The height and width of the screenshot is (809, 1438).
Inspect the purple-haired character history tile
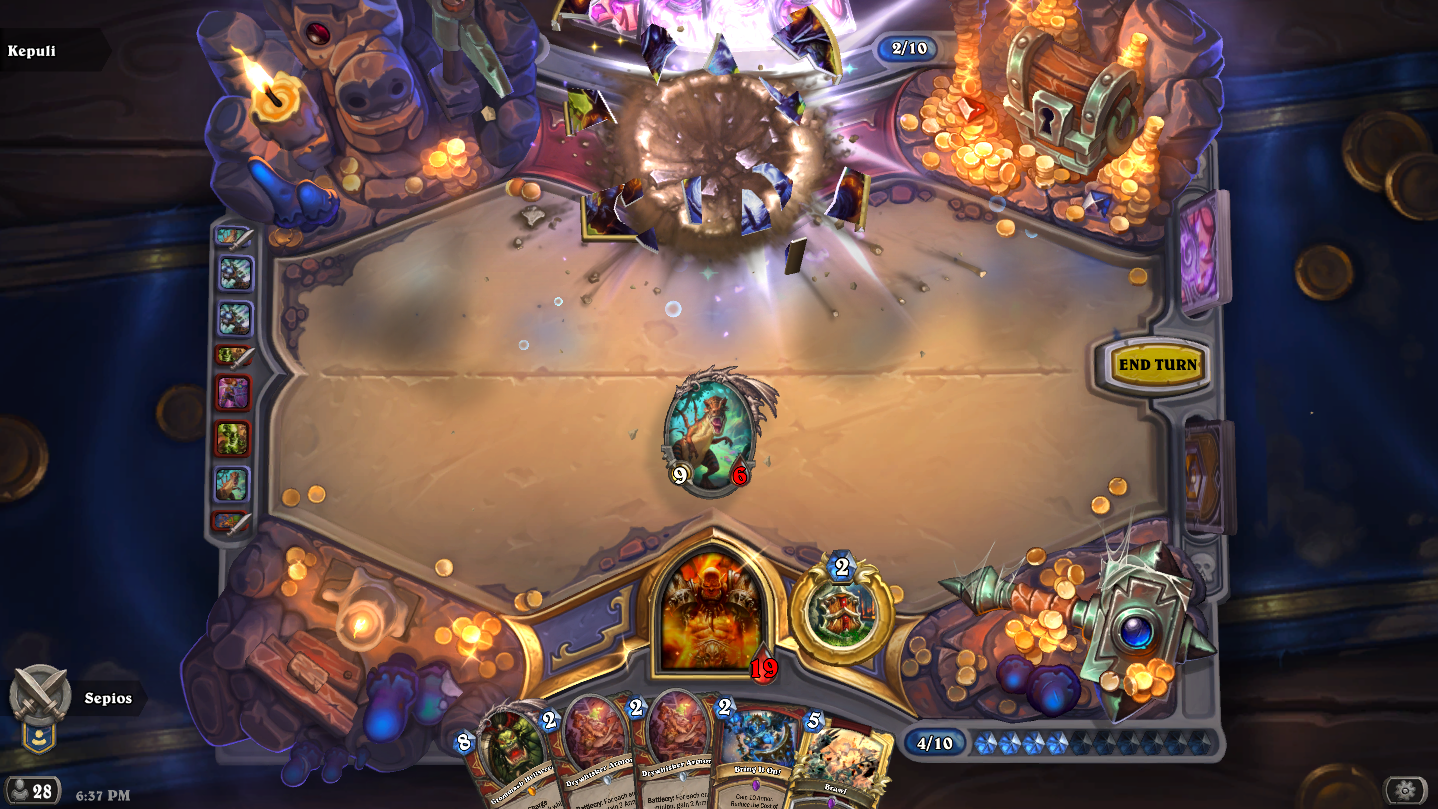click(233, 393)
